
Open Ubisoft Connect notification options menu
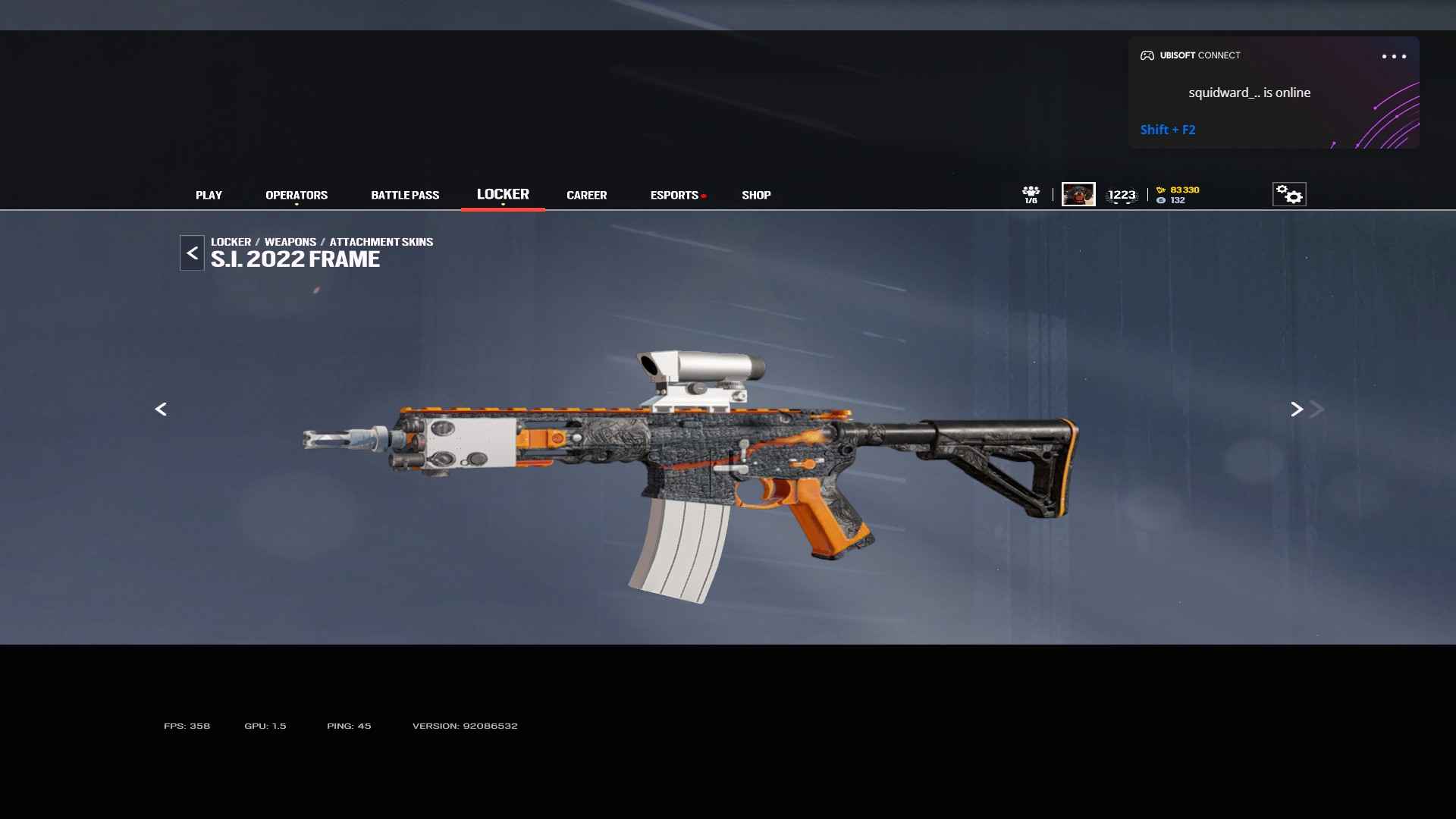click(1393, 56)
